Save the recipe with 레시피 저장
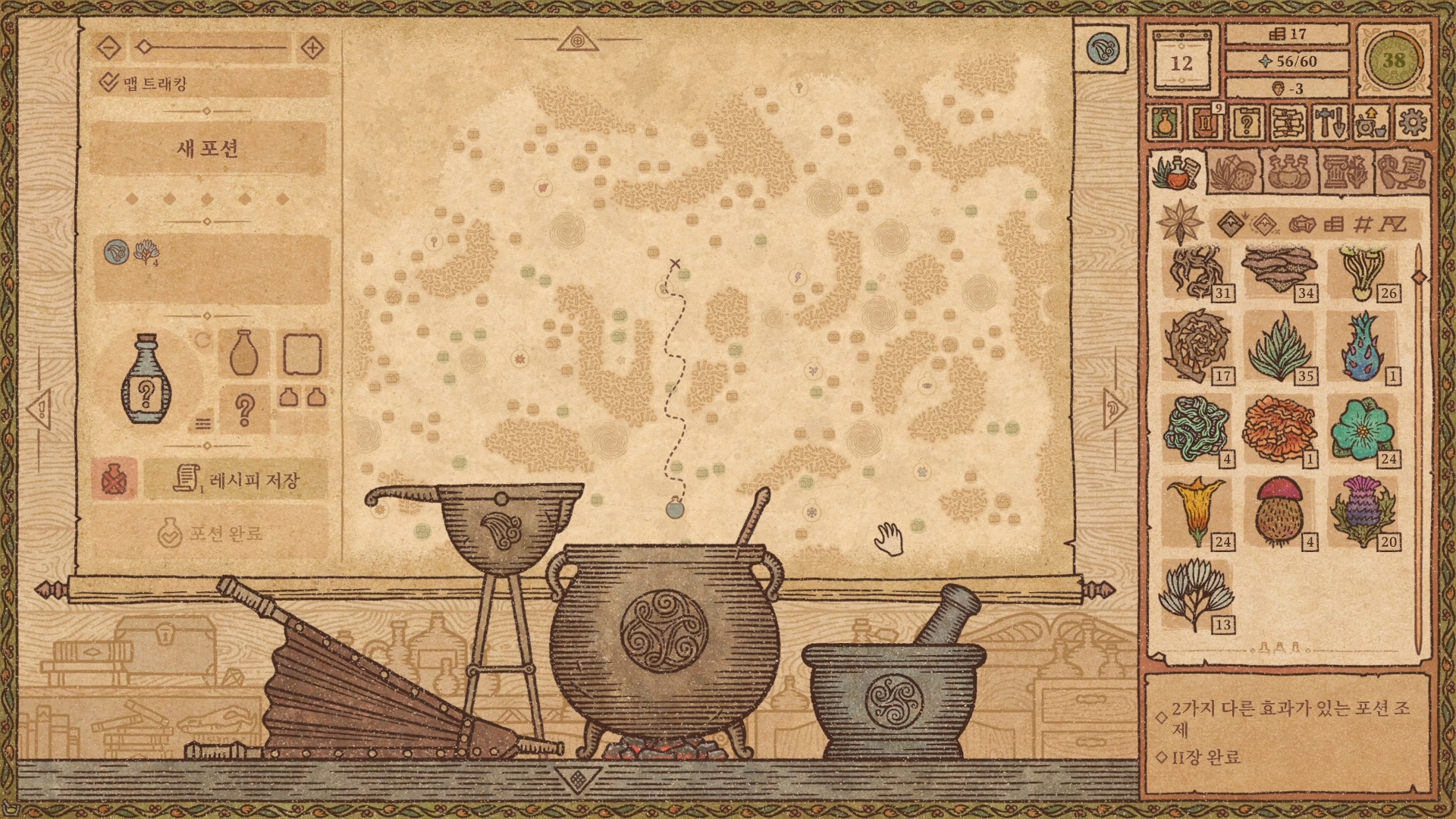The image size is (1456, 819). 237,479
